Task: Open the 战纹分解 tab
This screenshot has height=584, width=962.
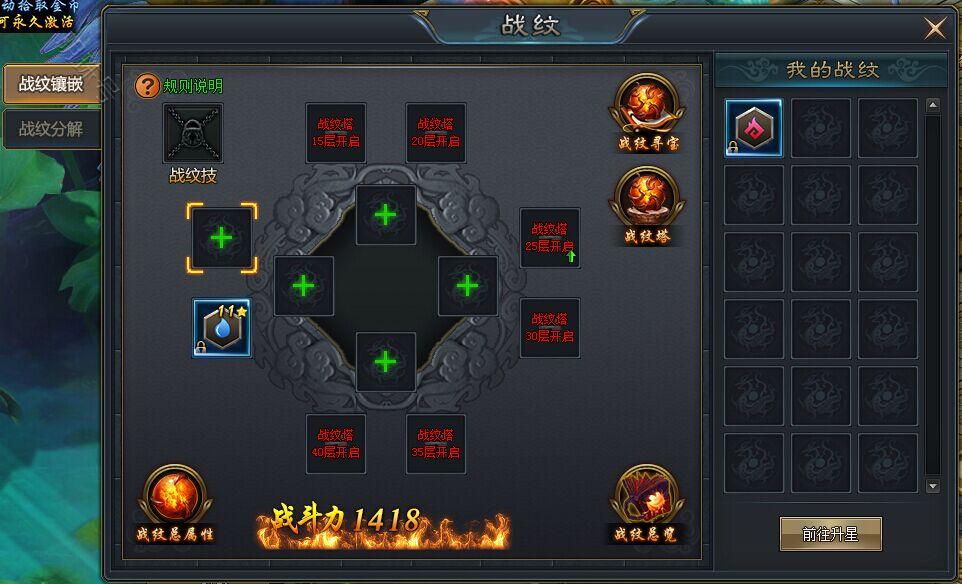Action: [50, 129]
